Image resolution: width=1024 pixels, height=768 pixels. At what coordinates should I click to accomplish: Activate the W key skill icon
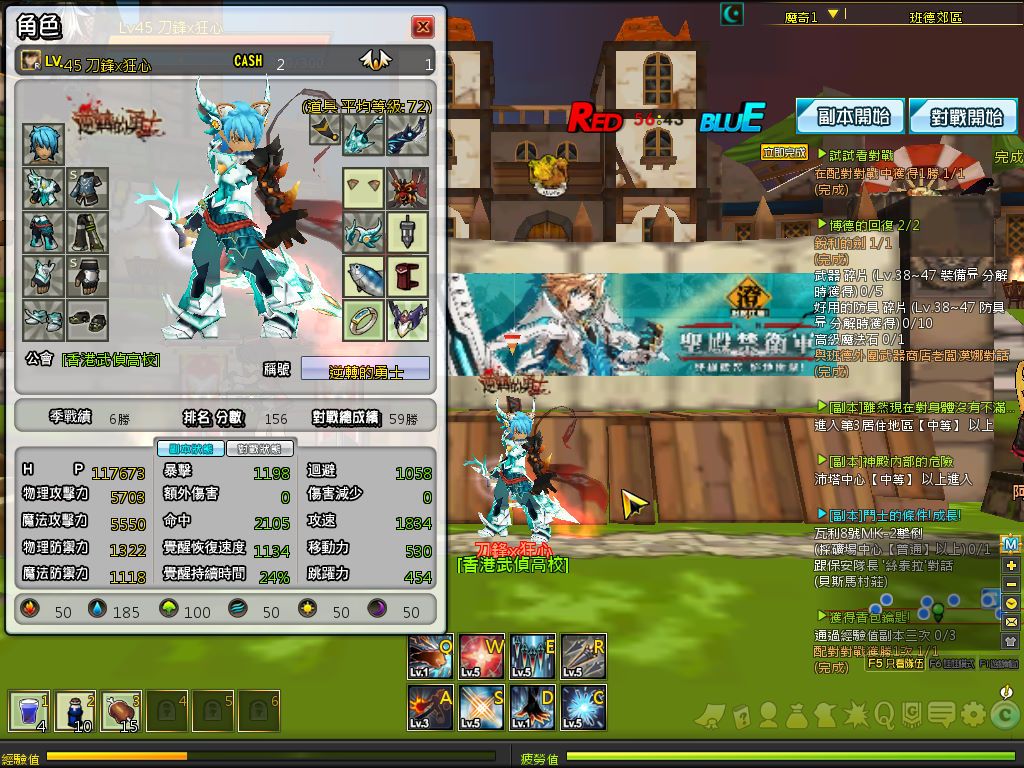(481, 656)
